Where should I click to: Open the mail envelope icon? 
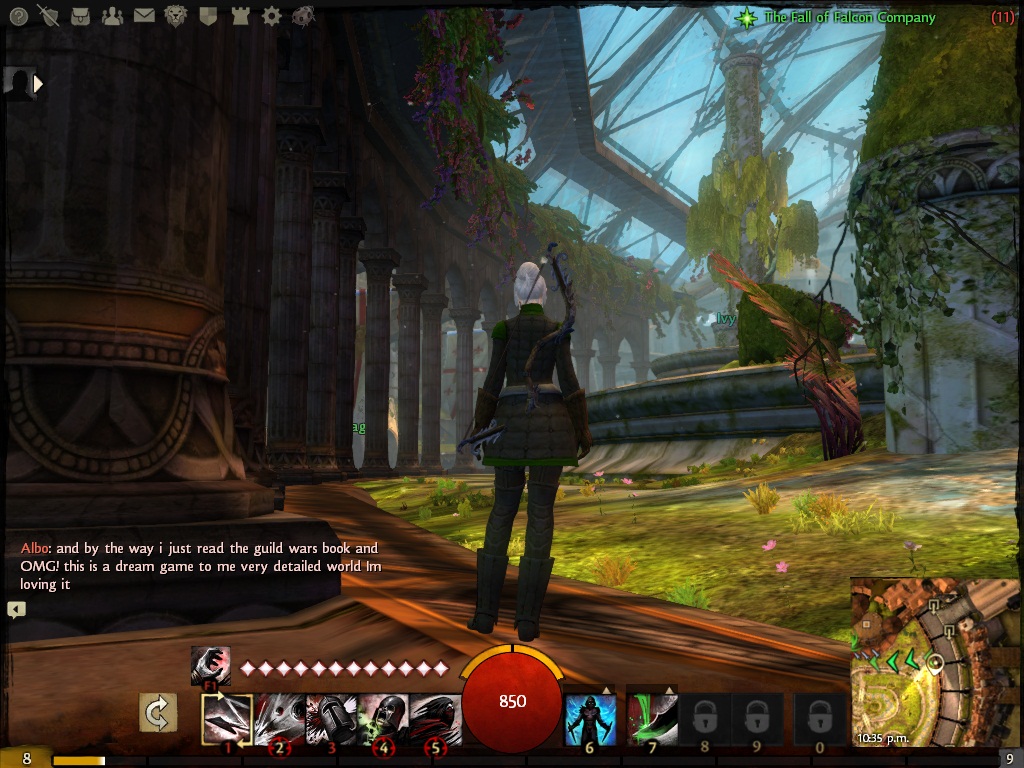(x=144, y=16)
